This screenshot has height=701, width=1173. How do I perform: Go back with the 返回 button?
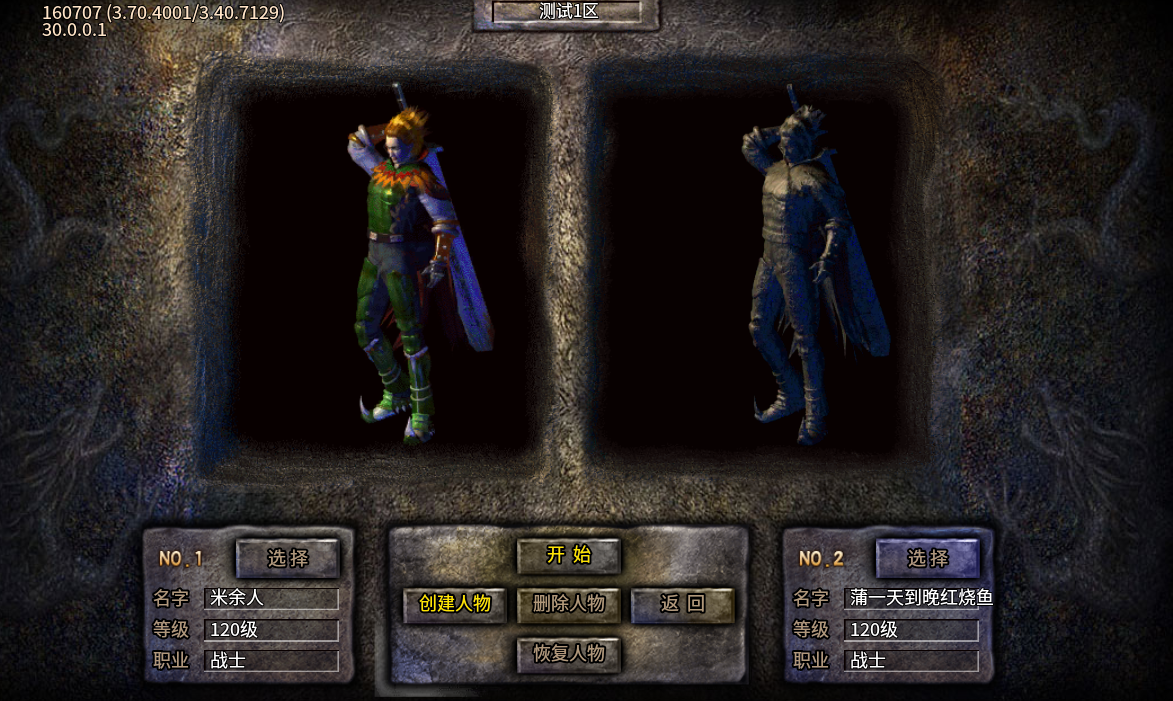[x=683, y=604]
